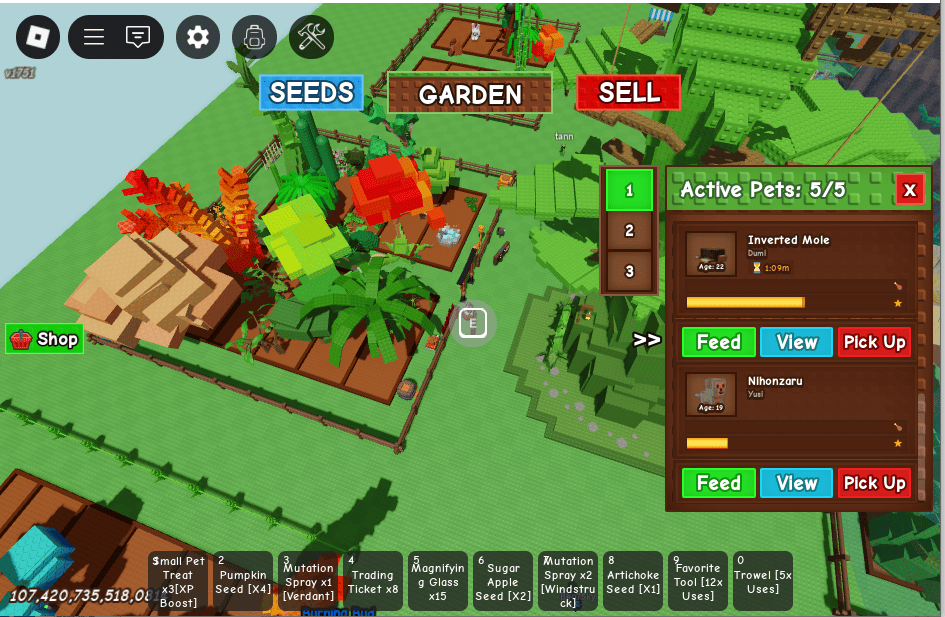
Task: Equip the Pumpkin Seed from hotbar
Action: click(x=243, y=581)
